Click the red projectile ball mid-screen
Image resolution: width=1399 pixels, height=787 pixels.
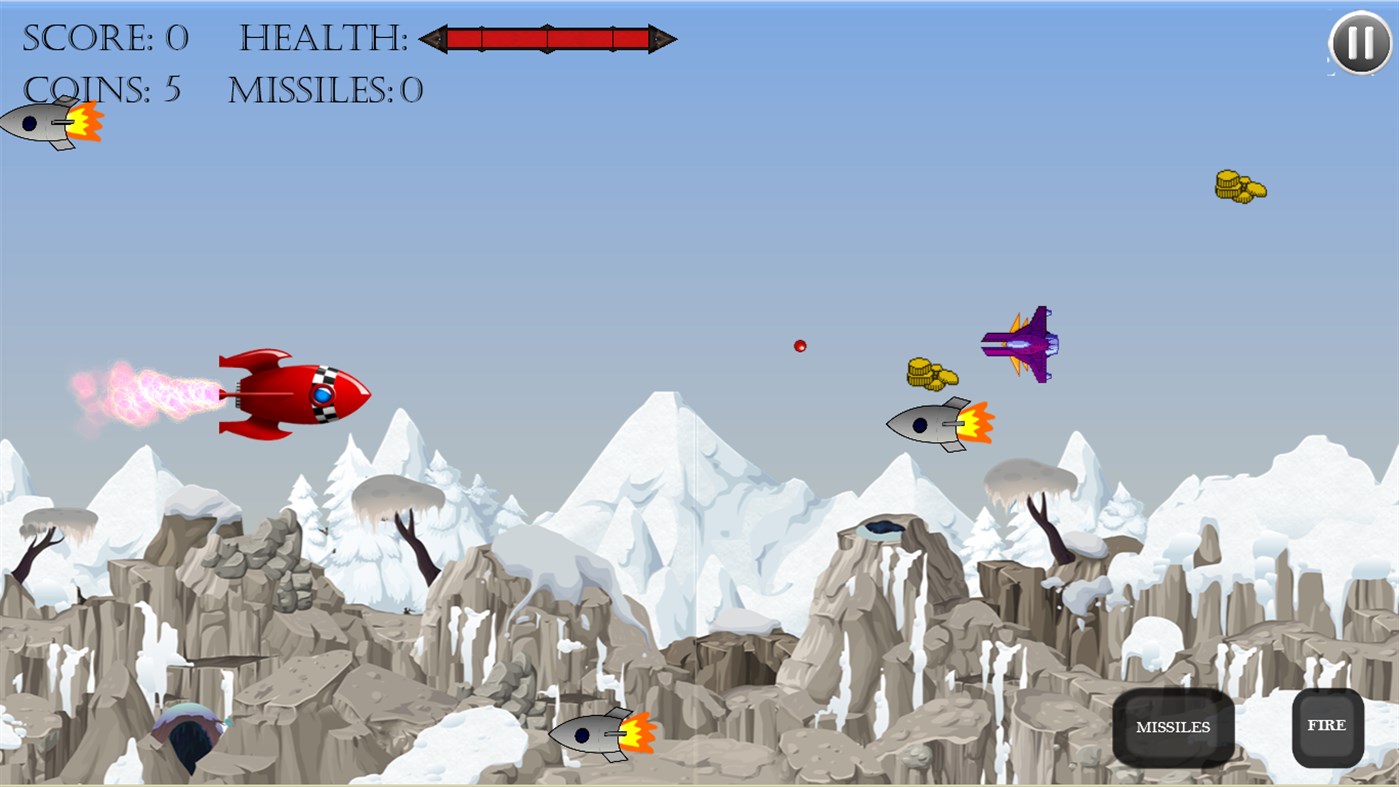point(800,344)
